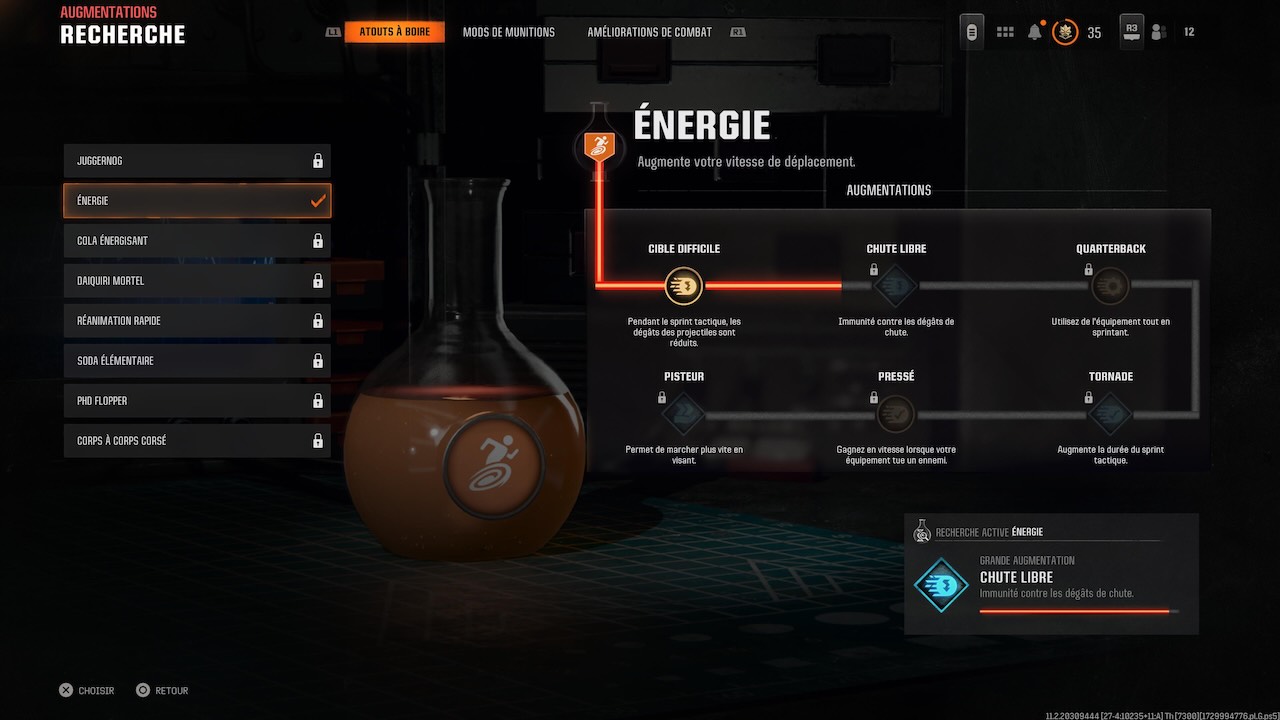Select the Améliorations de combat tab
The height and width of the screenshot is (720, 1280).
point(649,32)
